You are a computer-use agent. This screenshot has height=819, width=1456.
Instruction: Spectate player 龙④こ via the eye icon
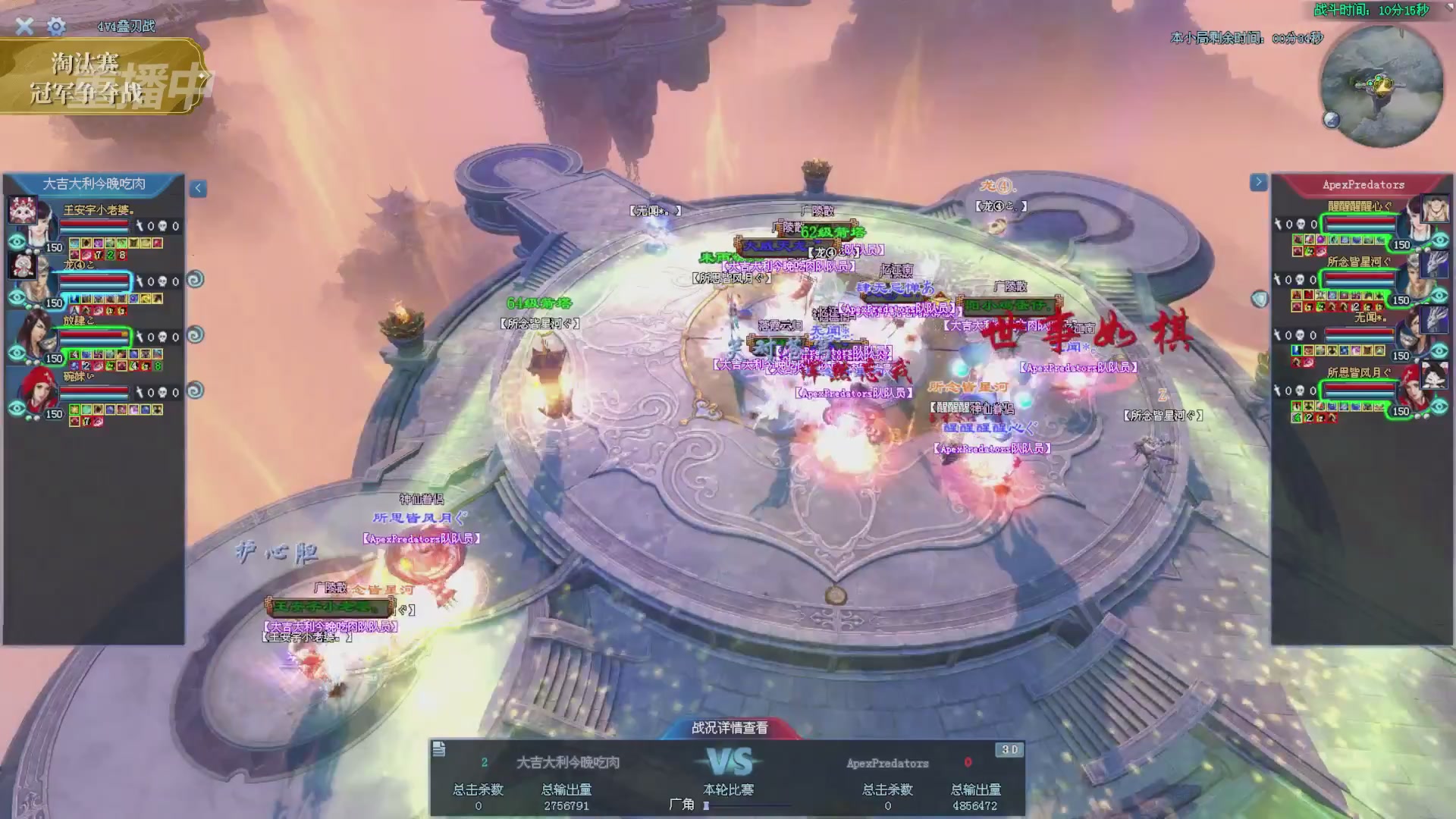17,298
